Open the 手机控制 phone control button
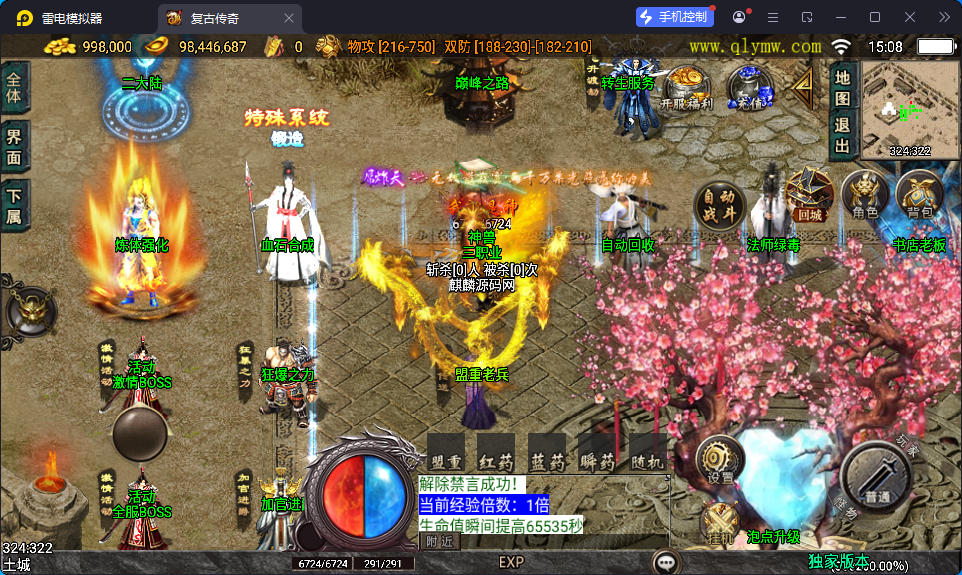Viewport: 962px width, 575px height. coord(675,17)
